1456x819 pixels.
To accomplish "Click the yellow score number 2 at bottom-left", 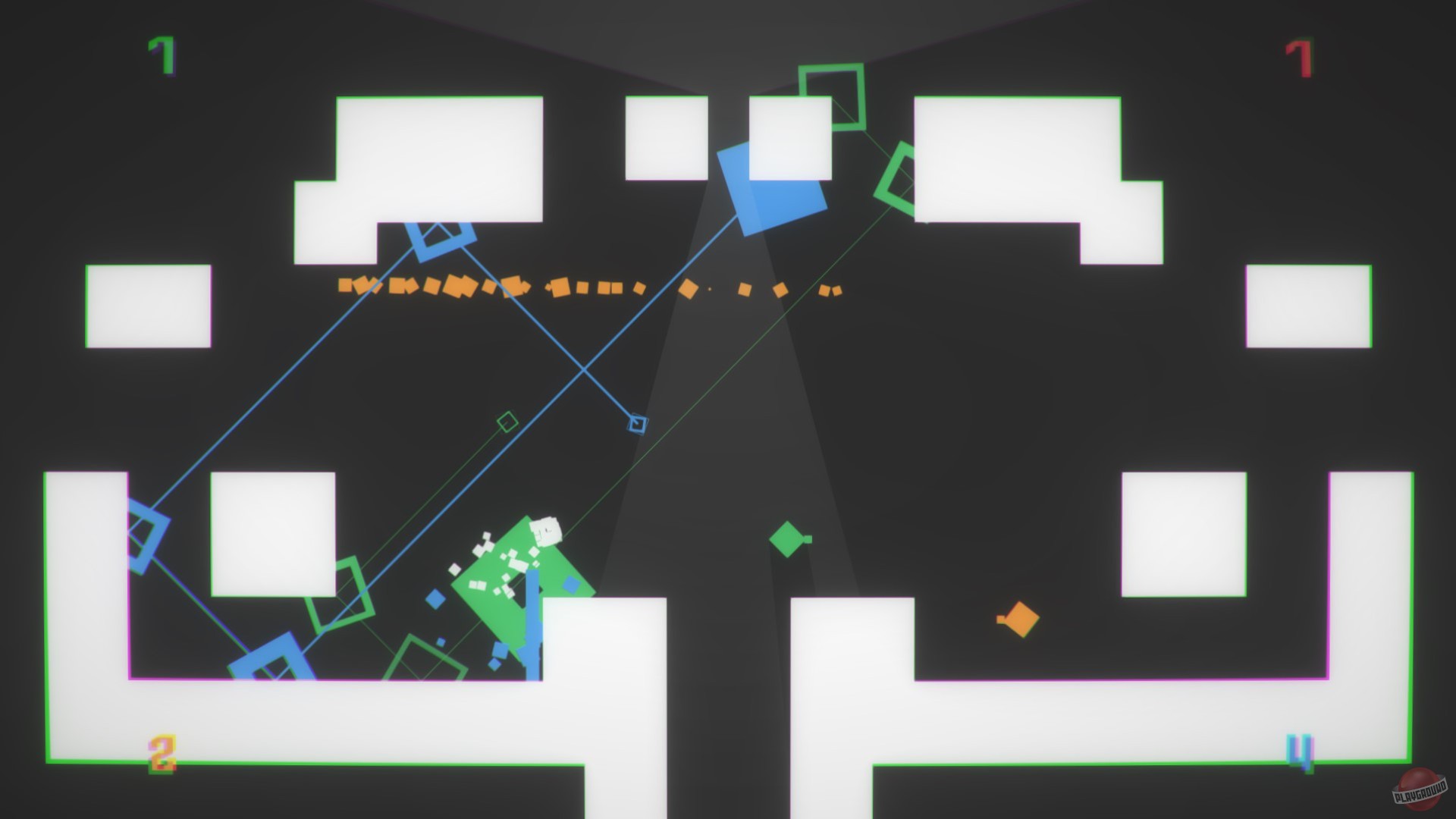I will point(162,753).
